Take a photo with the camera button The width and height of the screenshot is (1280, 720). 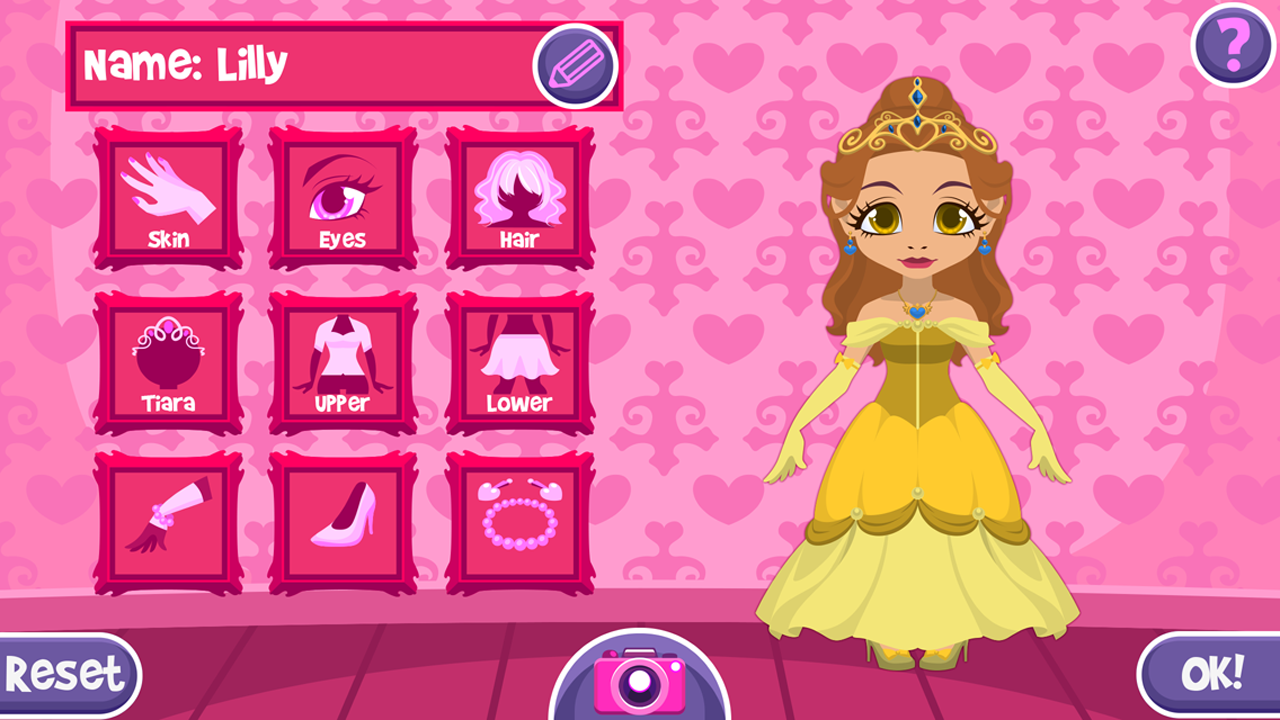[640, 685]
